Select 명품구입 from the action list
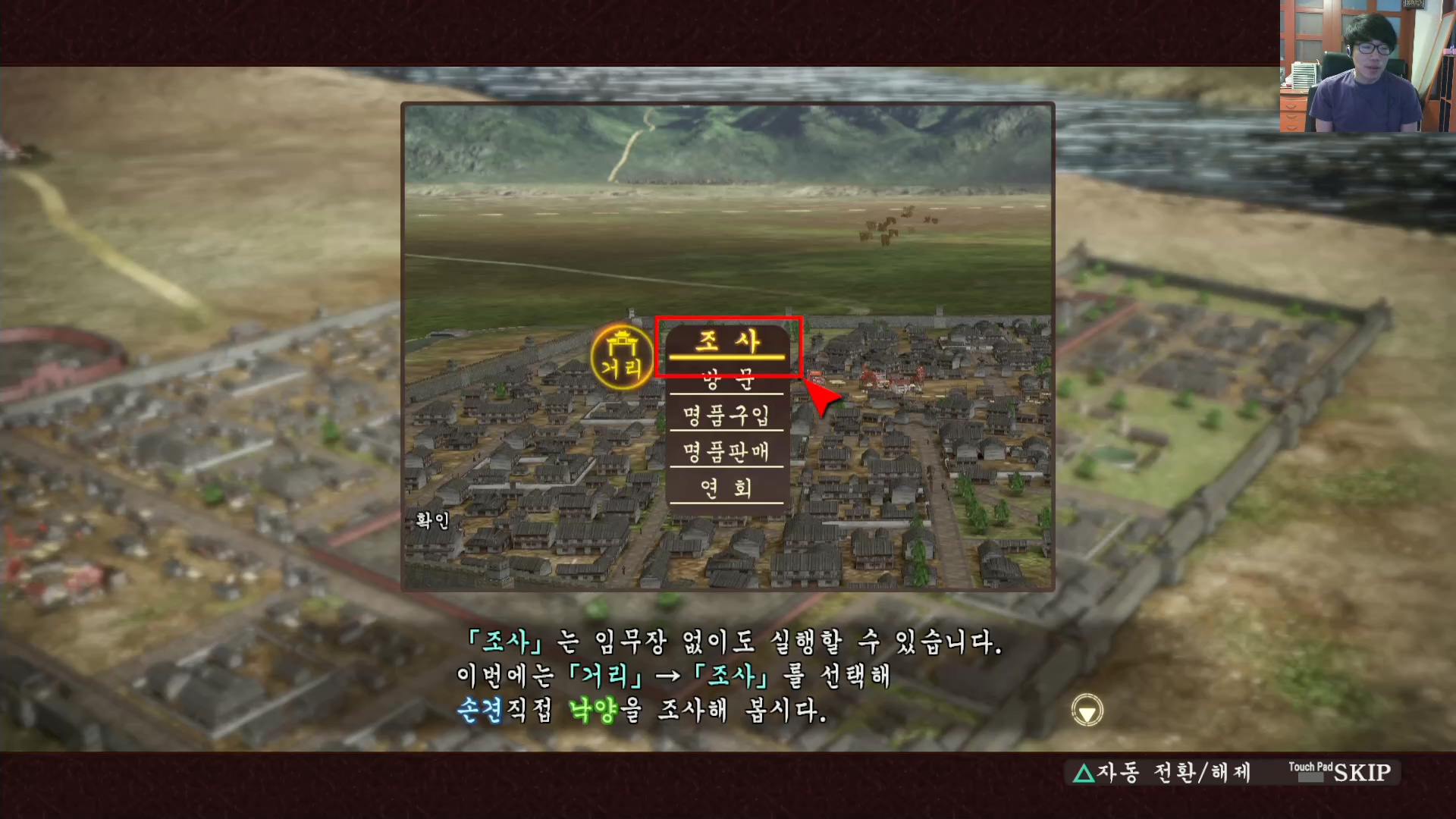Image resolution: width=1456 pixels, height=819 pixels. point(726,416)
